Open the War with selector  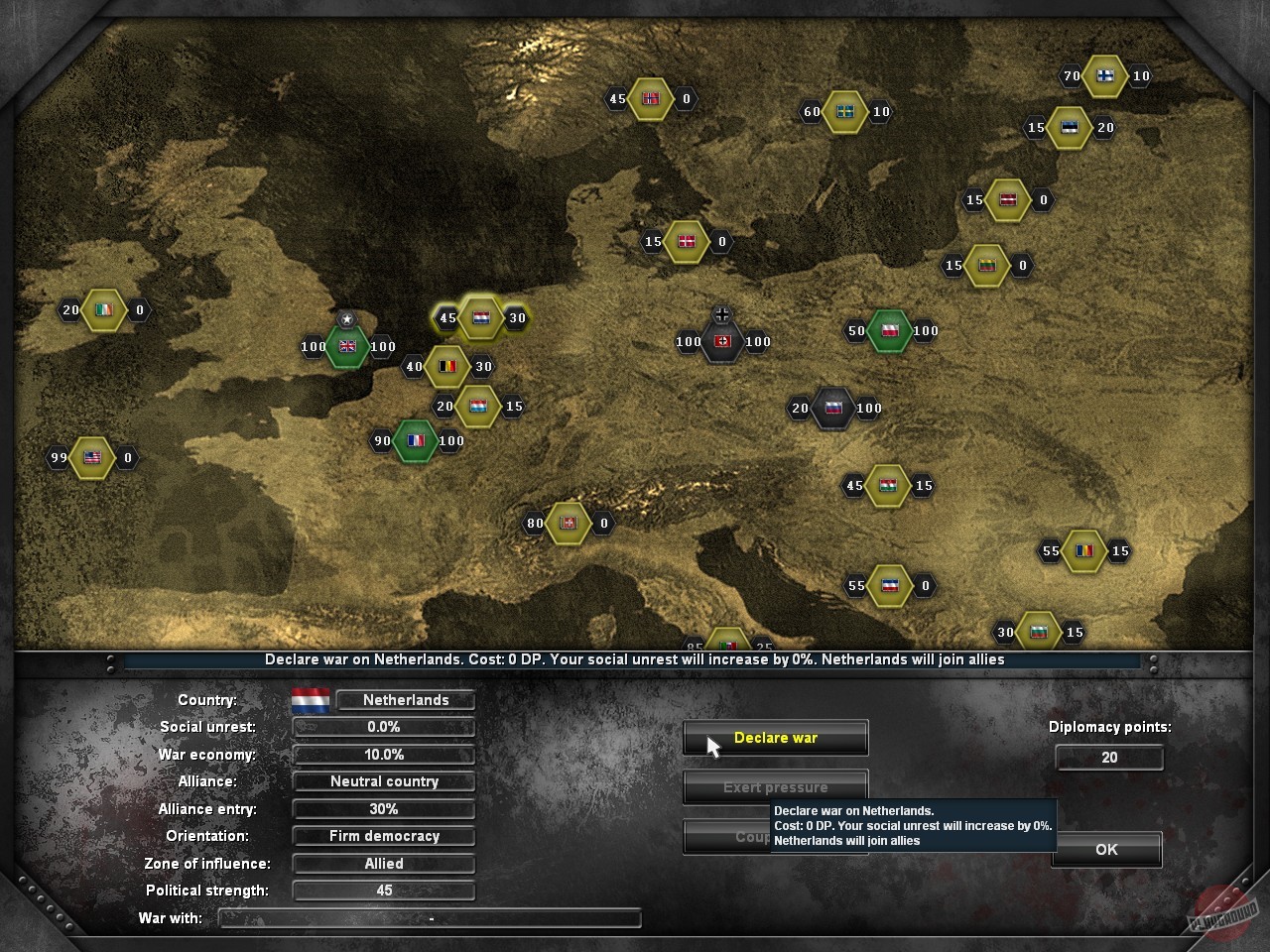point(430,918)
